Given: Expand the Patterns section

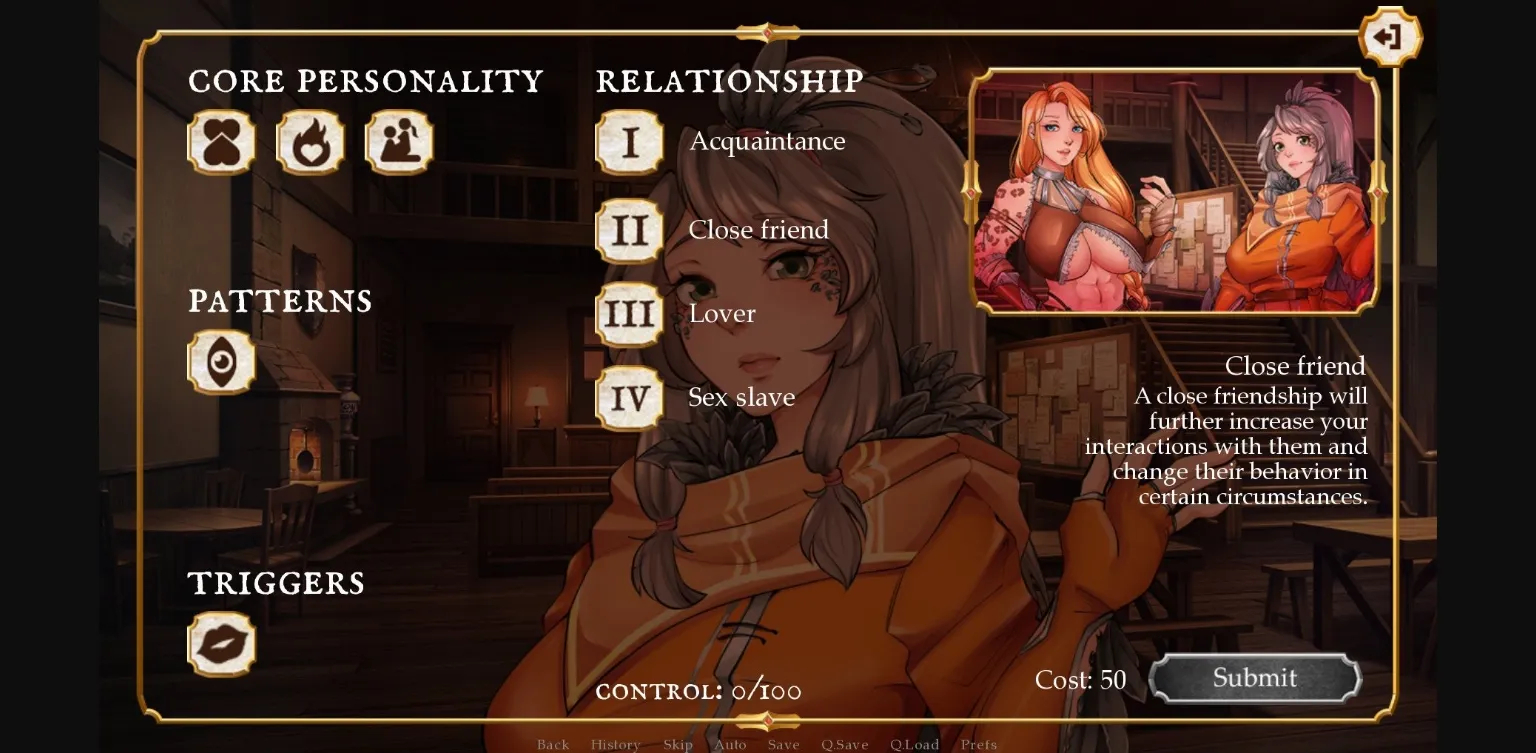Looking at the screenshot, I should point(281,301).
